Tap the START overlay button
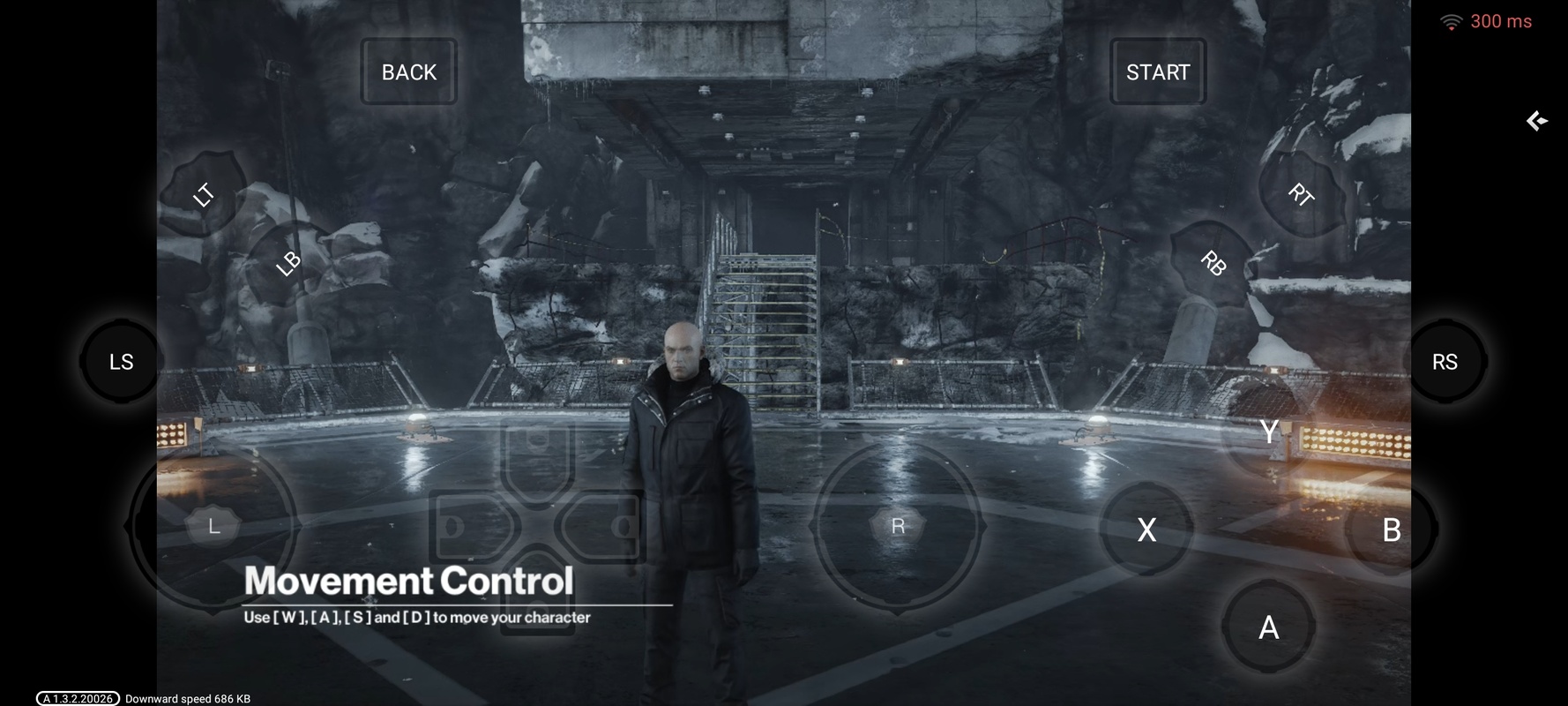Screen dimensions: 1568x706 (1157, 71)
